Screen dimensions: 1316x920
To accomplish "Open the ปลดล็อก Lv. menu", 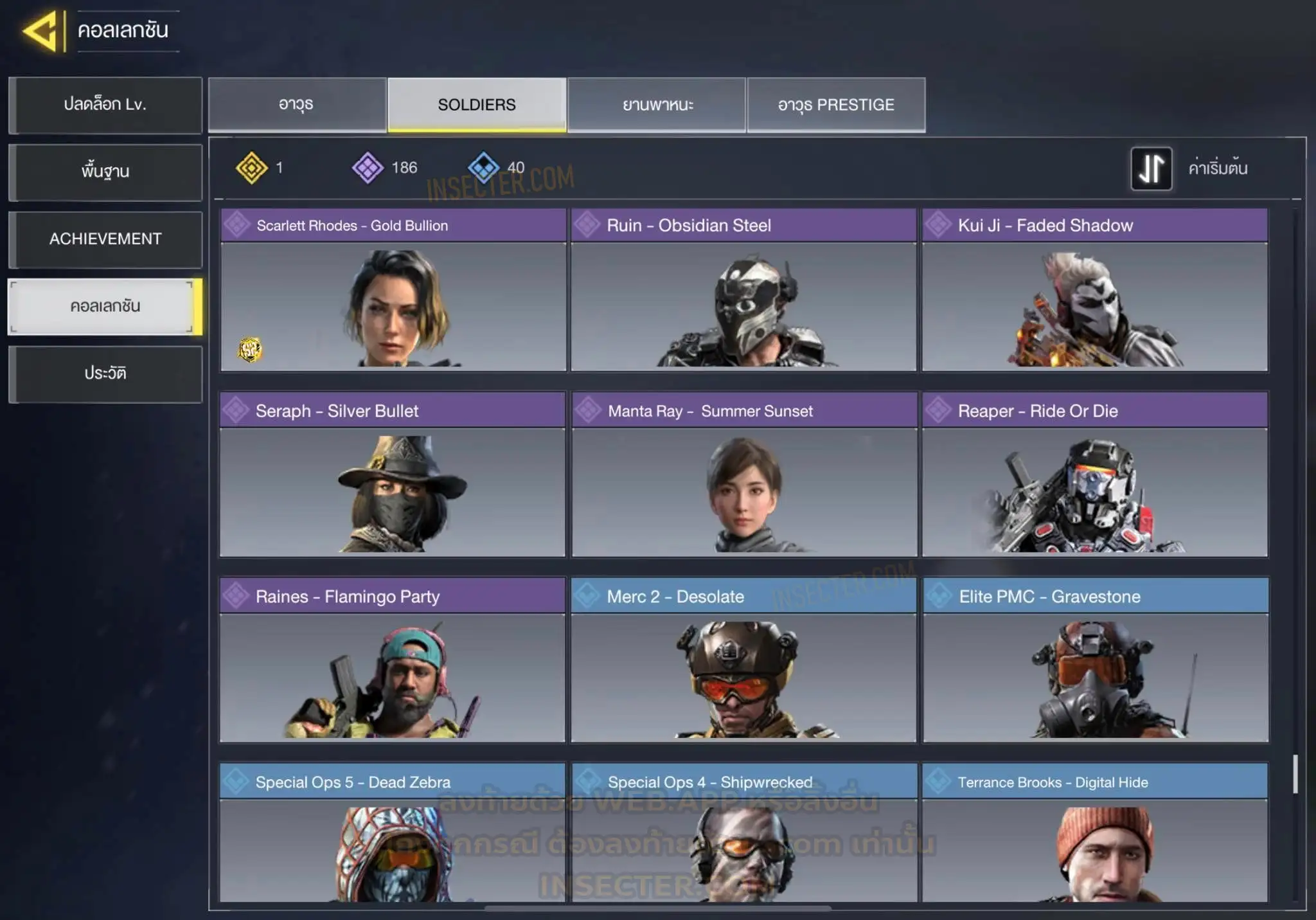I will coord(105,105).
